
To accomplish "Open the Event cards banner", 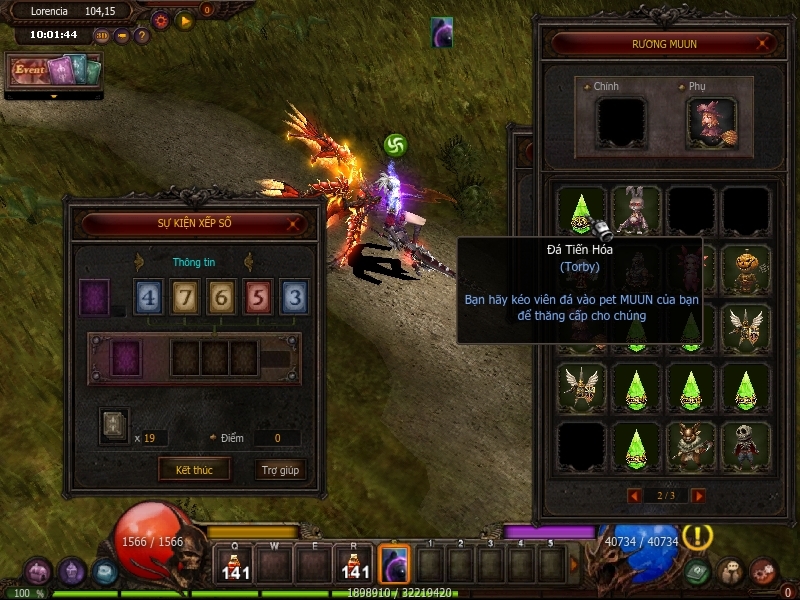I will click(55, 70).
